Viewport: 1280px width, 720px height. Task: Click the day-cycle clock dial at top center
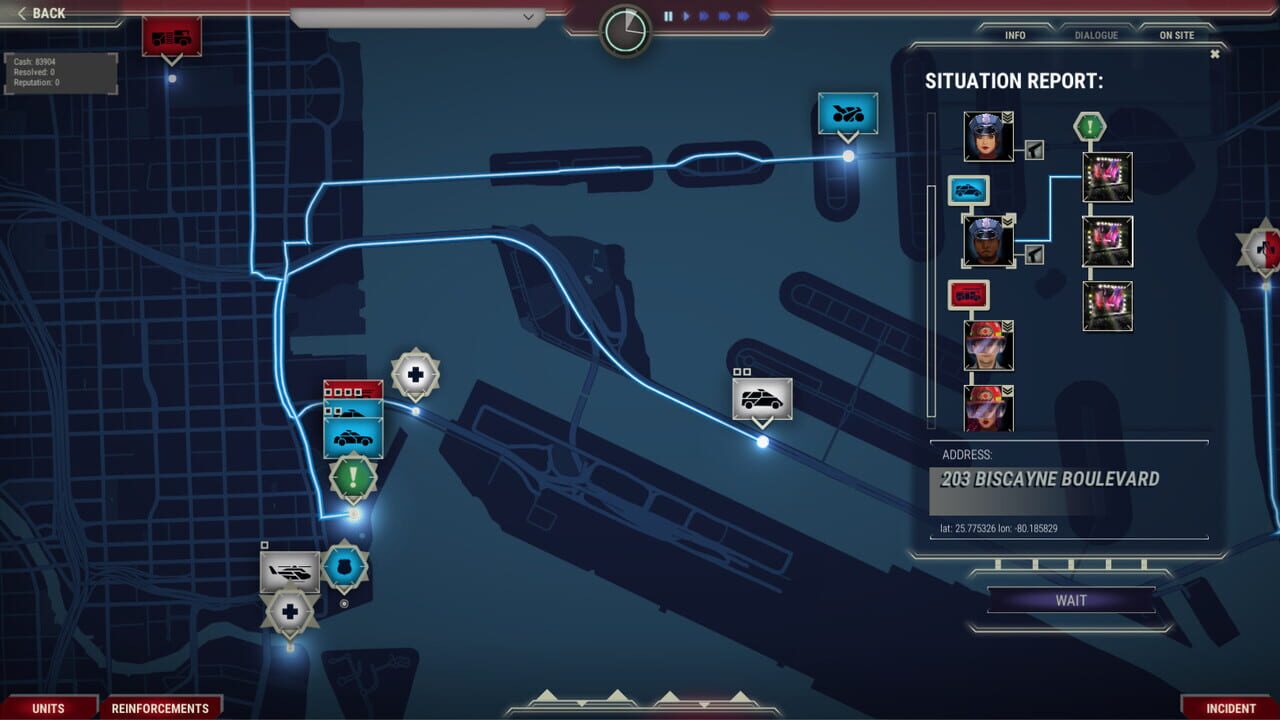coord(625,30)
